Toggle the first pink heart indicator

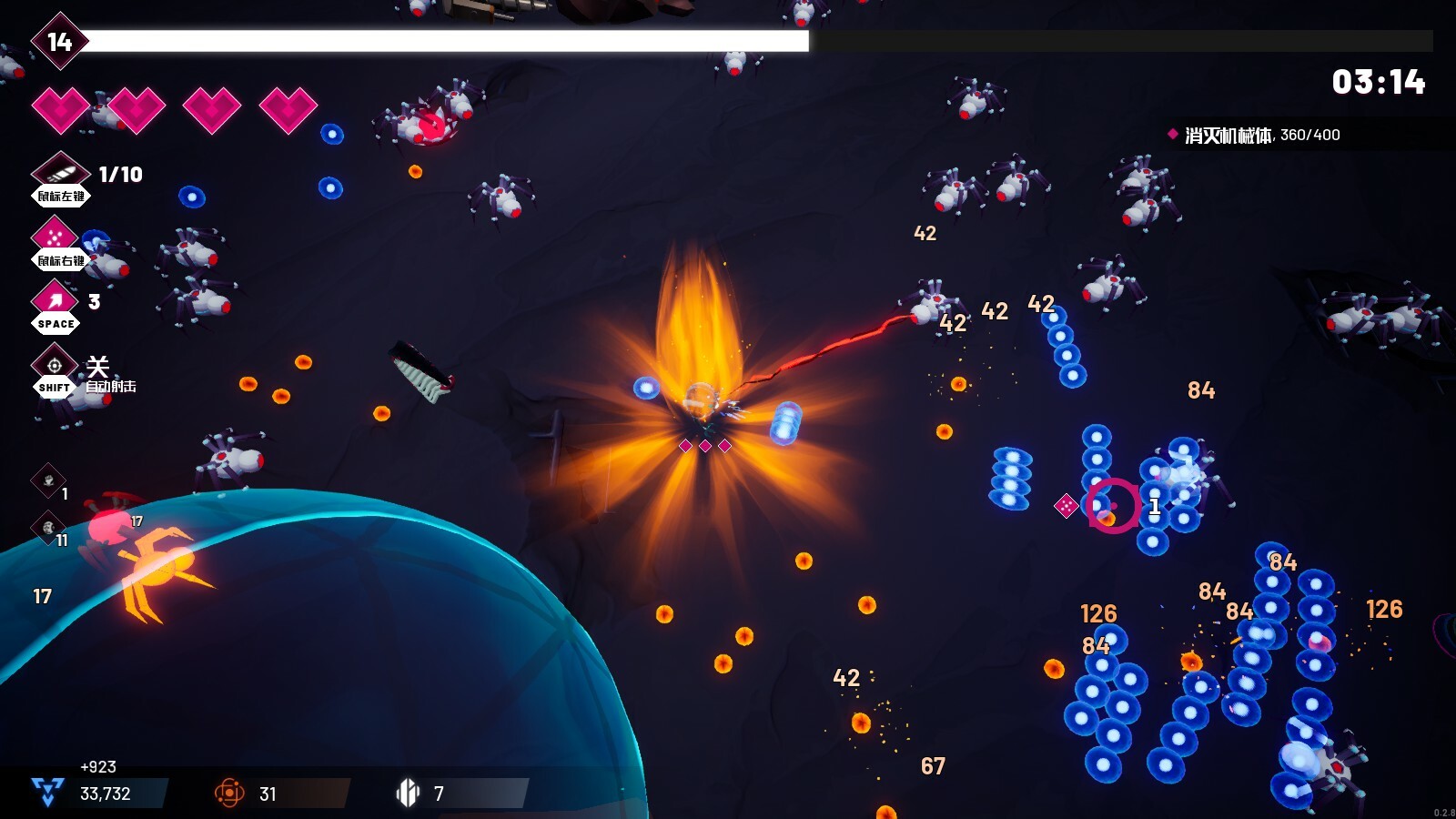click(x=60, y=107)
